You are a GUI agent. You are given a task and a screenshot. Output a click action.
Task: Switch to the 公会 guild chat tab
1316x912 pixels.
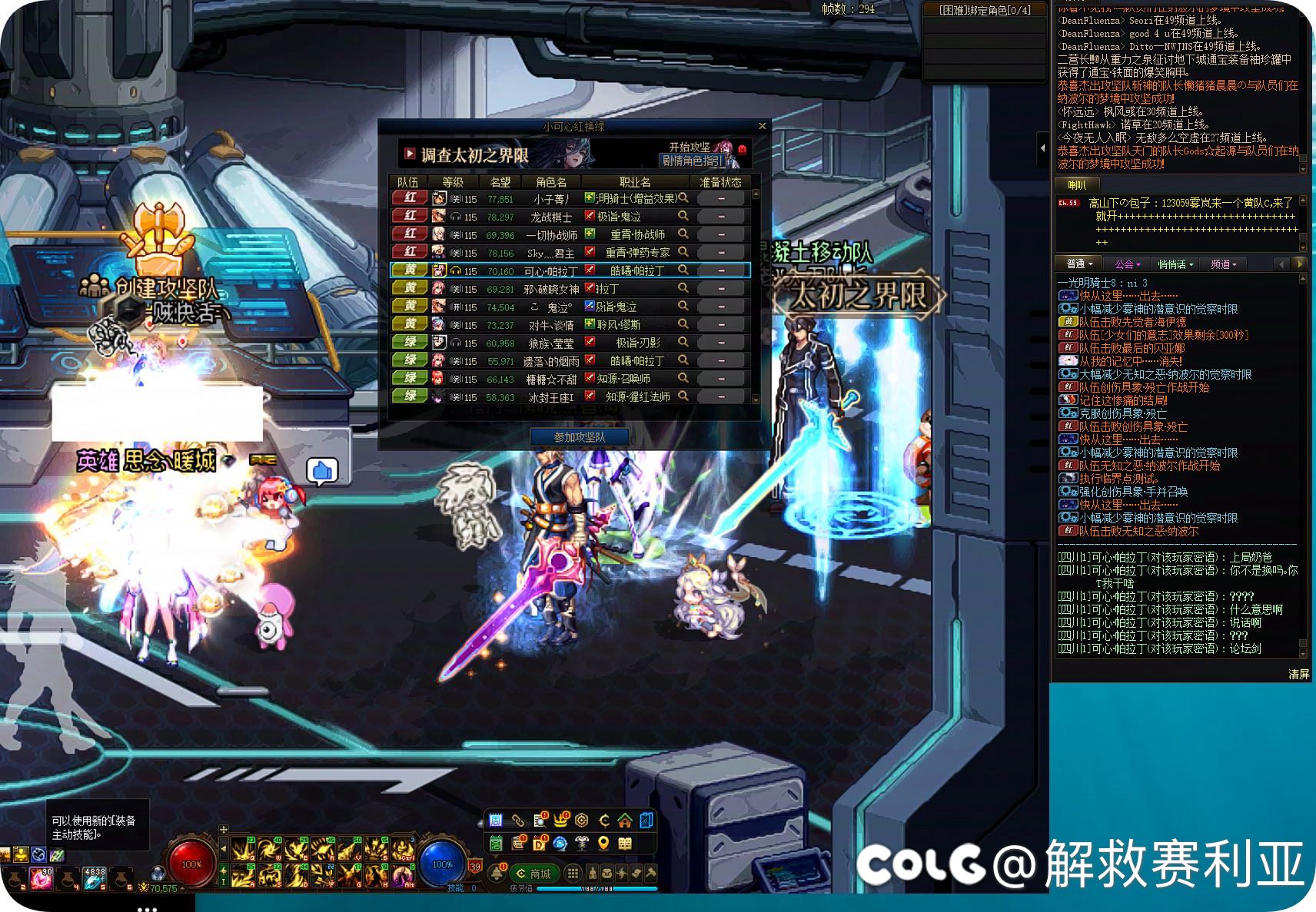click(1127, 264)
